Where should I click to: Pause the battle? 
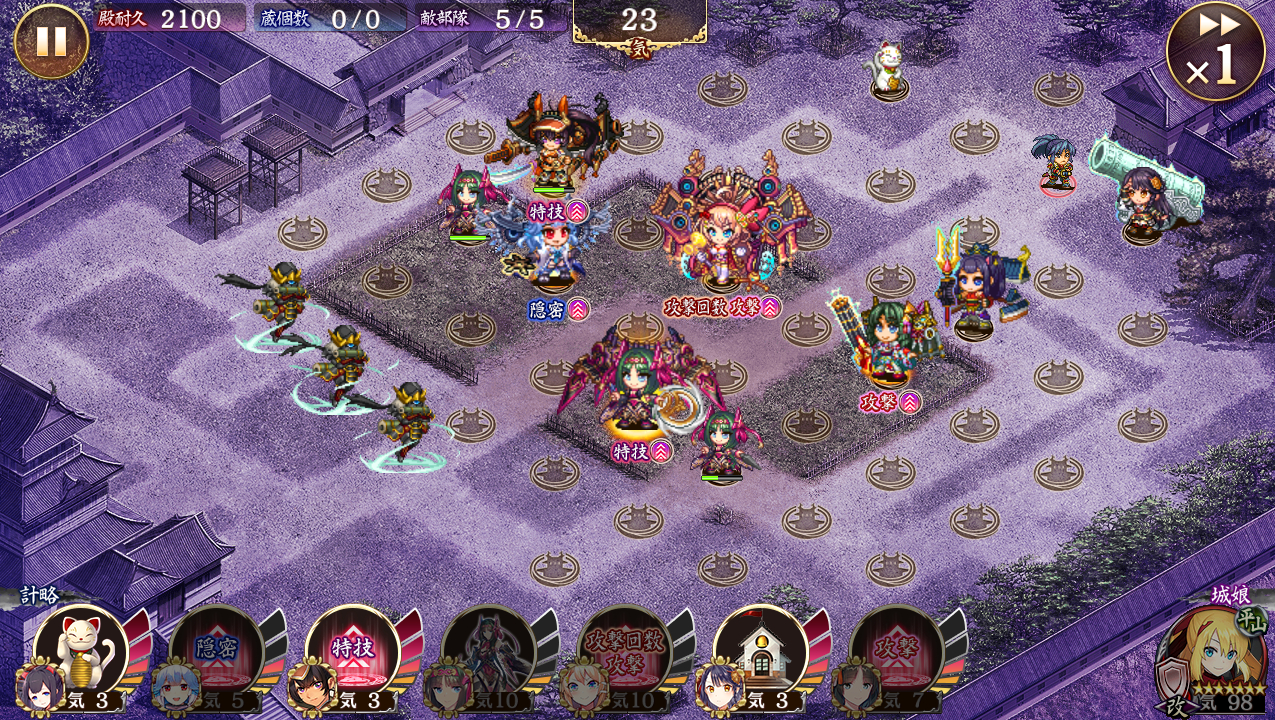pos(51,41)
